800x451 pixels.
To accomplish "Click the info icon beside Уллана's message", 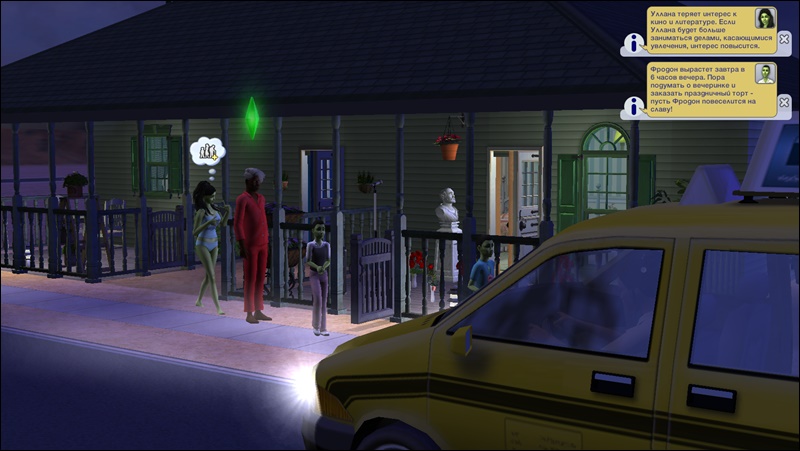I will 632,43.
